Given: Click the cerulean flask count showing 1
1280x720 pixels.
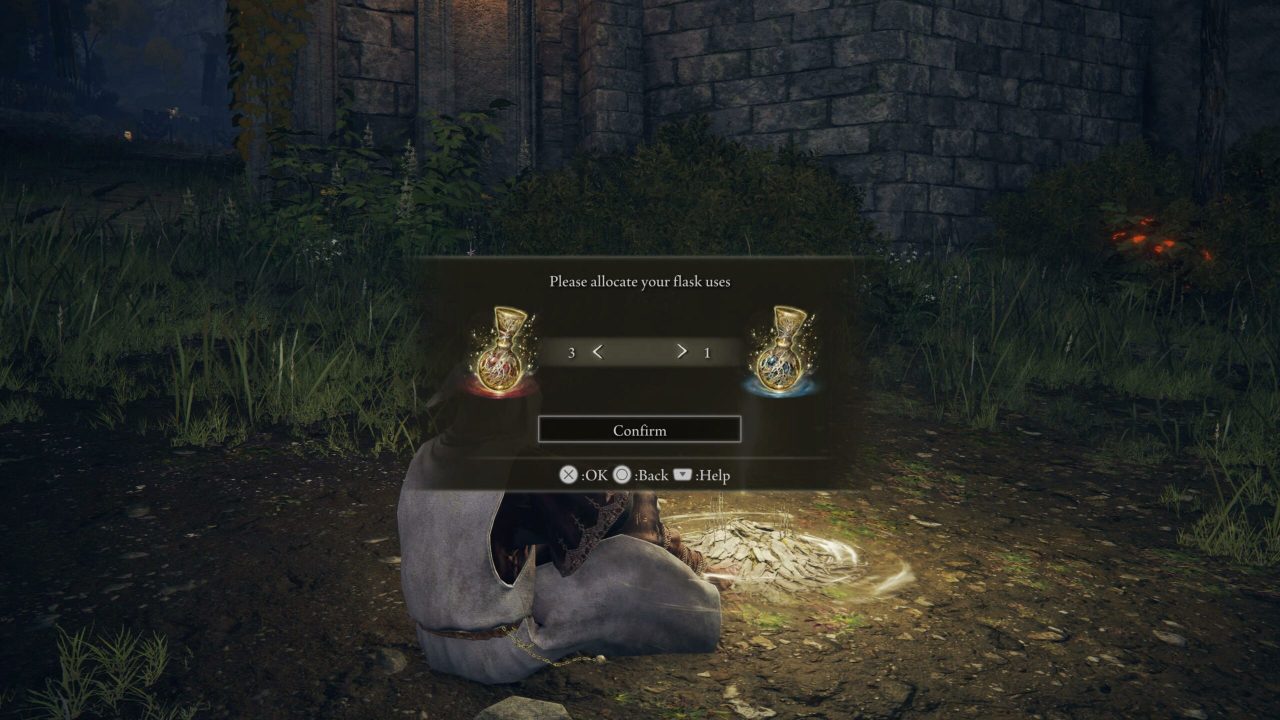Looking at the screenshot, I should (x=707, y=352).
